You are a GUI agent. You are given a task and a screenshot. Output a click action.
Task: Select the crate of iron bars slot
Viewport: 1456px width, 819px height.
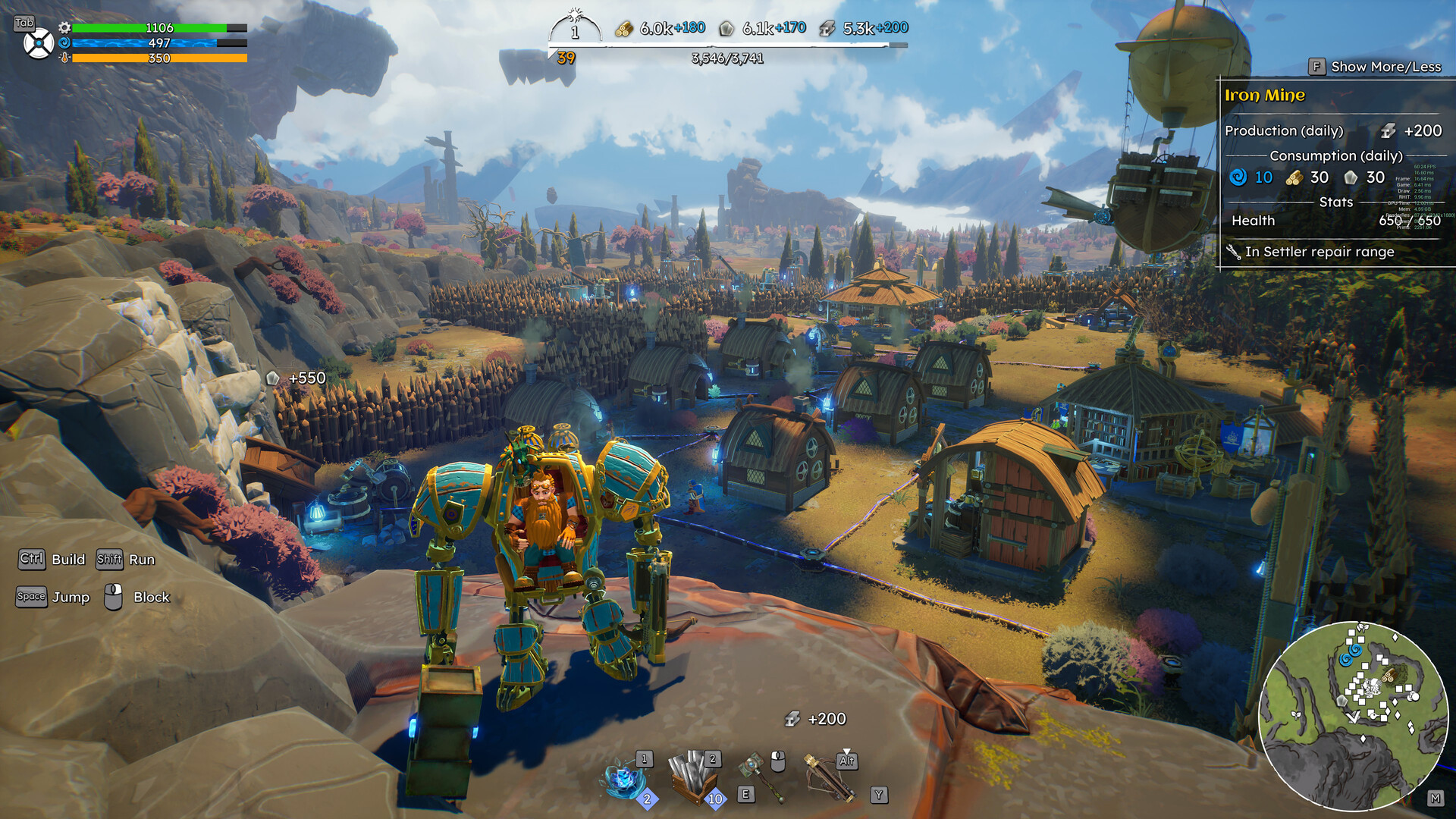coord(692,778)
